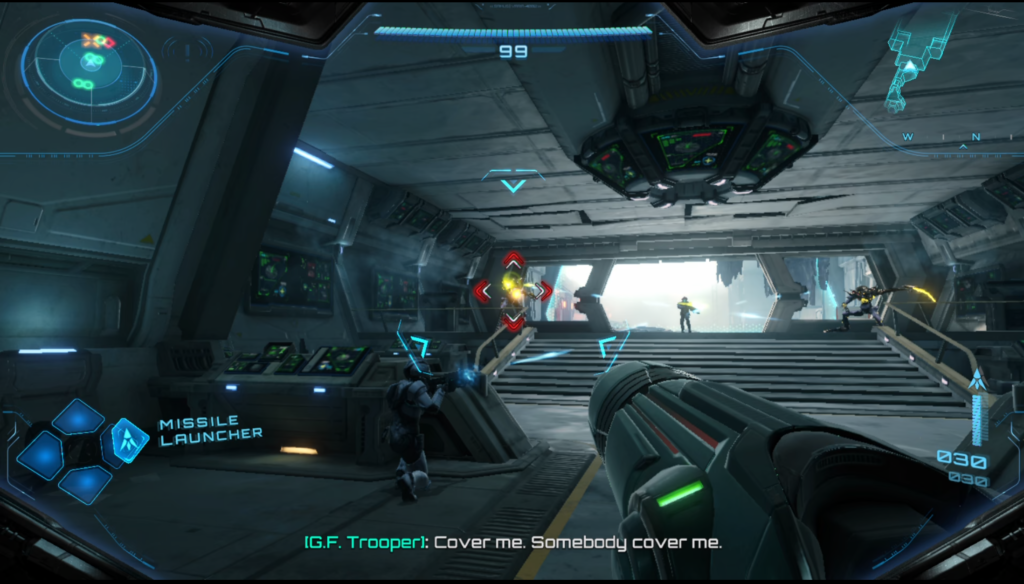Viewport: 1024px width, 584px height.
Task: Click the missile ammo icon above the counter
Action: pos(977,383)
